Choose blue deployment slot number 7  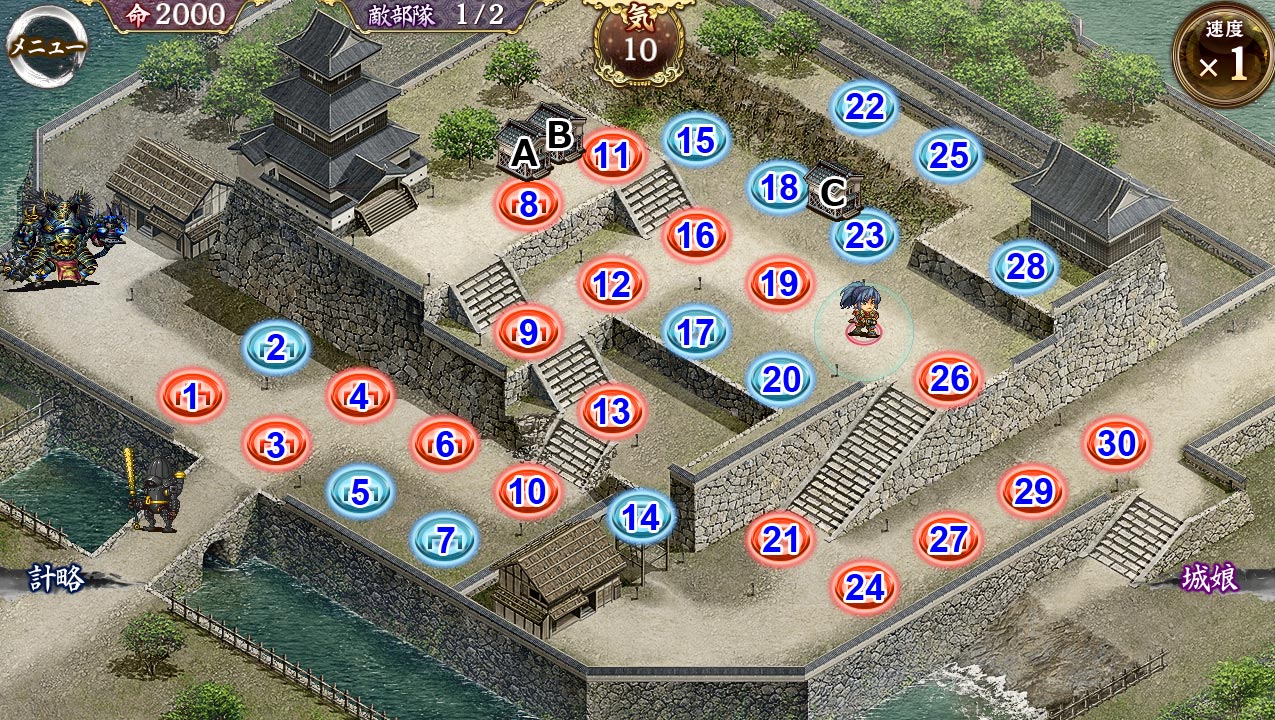pyautogui.click(x=446, y=540)
